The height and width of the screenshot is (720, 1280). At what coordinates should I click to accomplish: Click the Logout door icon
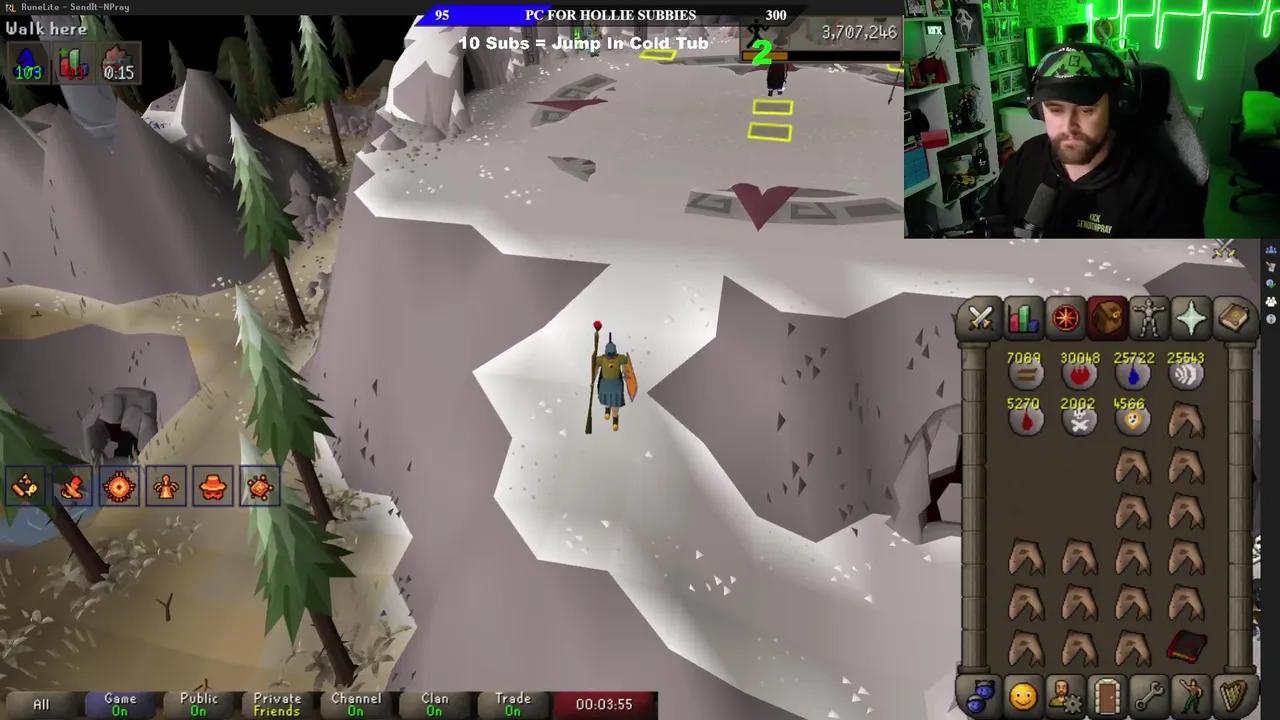point(1108,697)
